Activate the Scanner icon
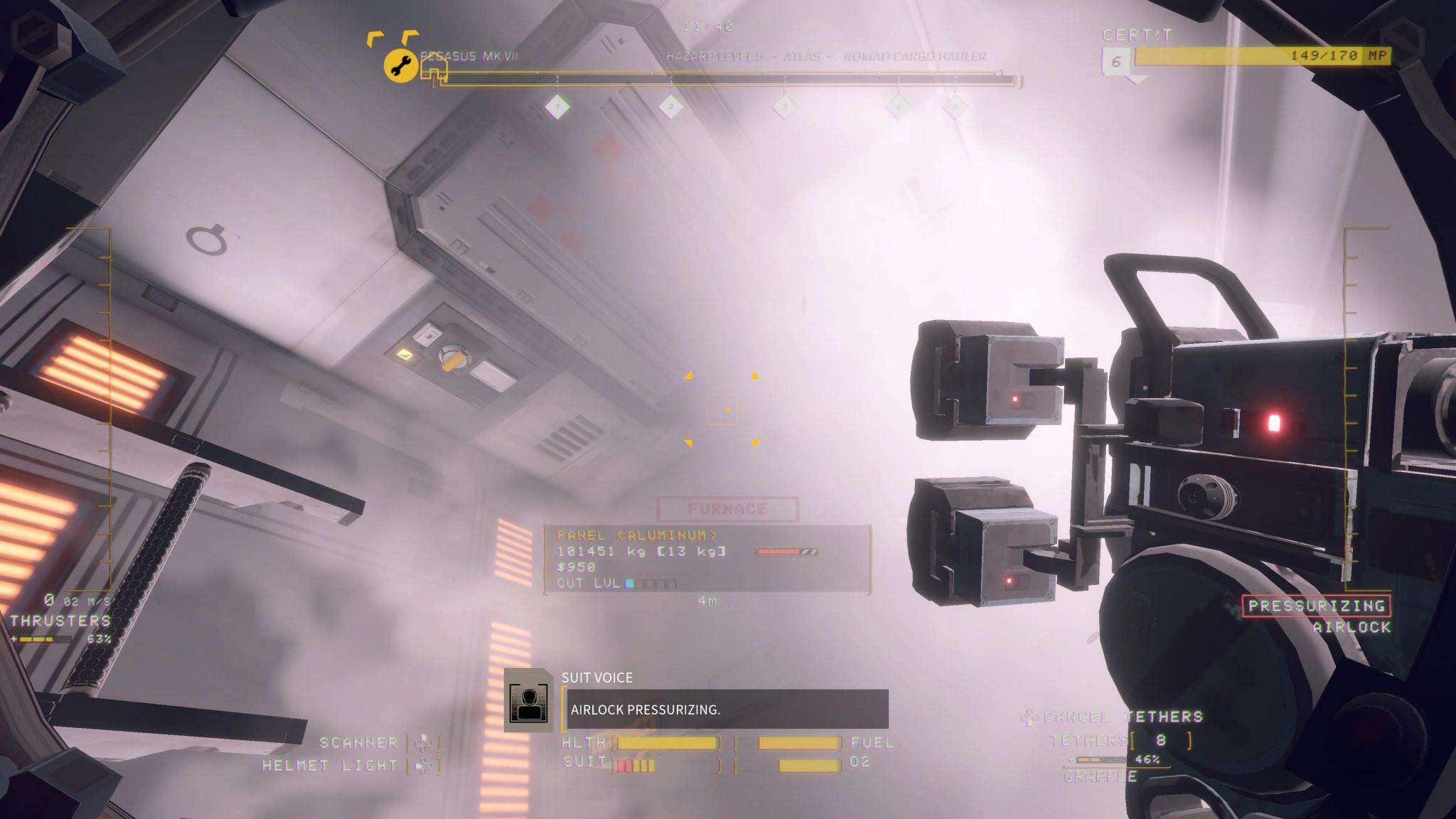This screenshot has width=1456, height=819. 426,742
